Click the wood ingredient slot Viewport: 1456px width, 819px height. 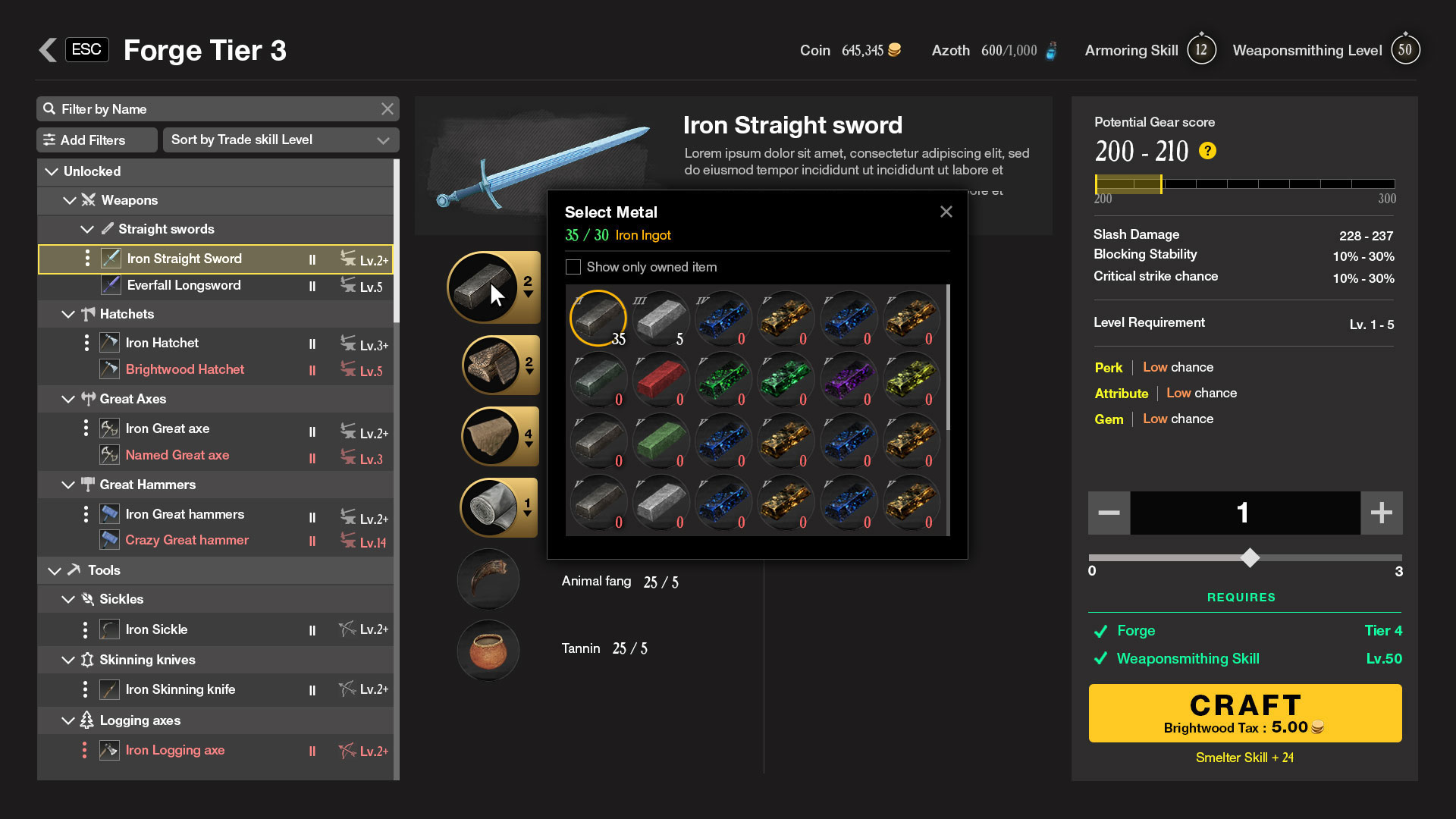point(492,366)
